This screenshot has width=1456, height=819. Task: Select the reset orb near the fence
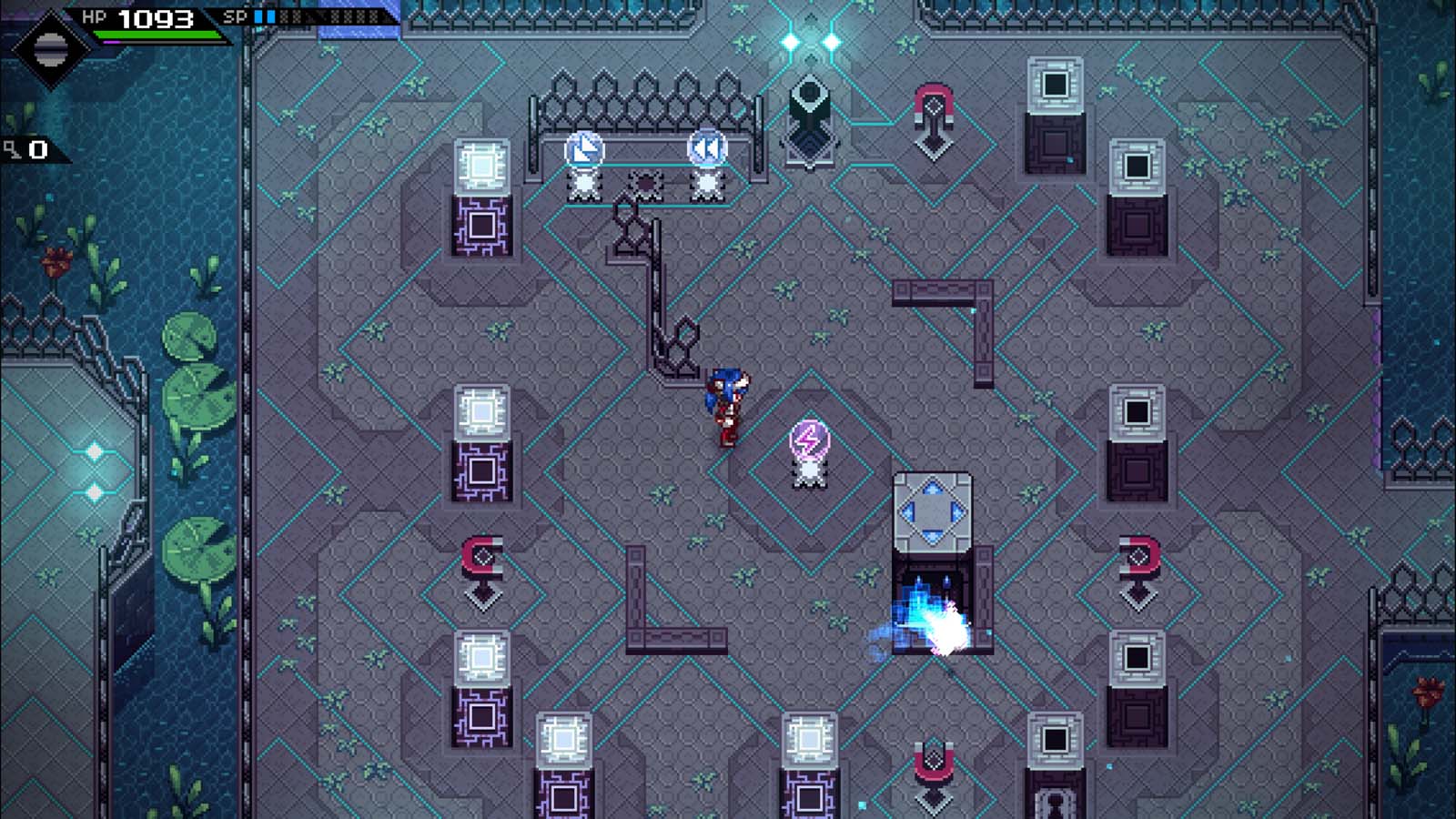click(583, 148)
